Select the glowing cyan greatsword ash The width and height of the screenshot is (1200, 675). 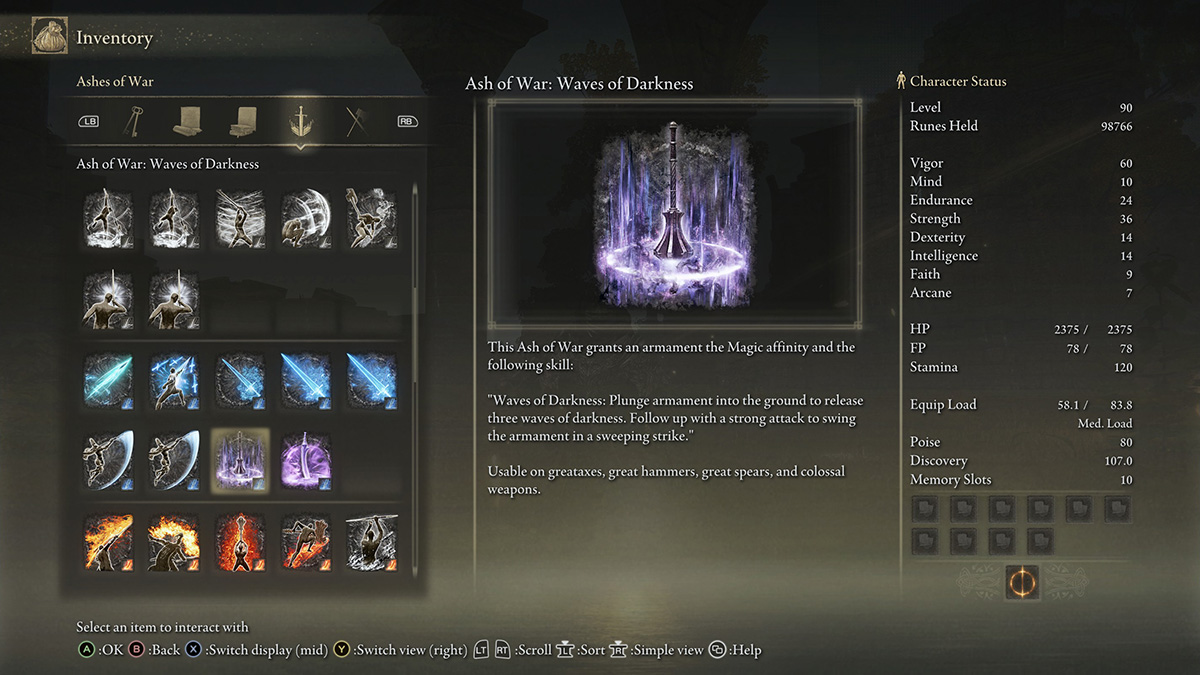coord(109,381)
